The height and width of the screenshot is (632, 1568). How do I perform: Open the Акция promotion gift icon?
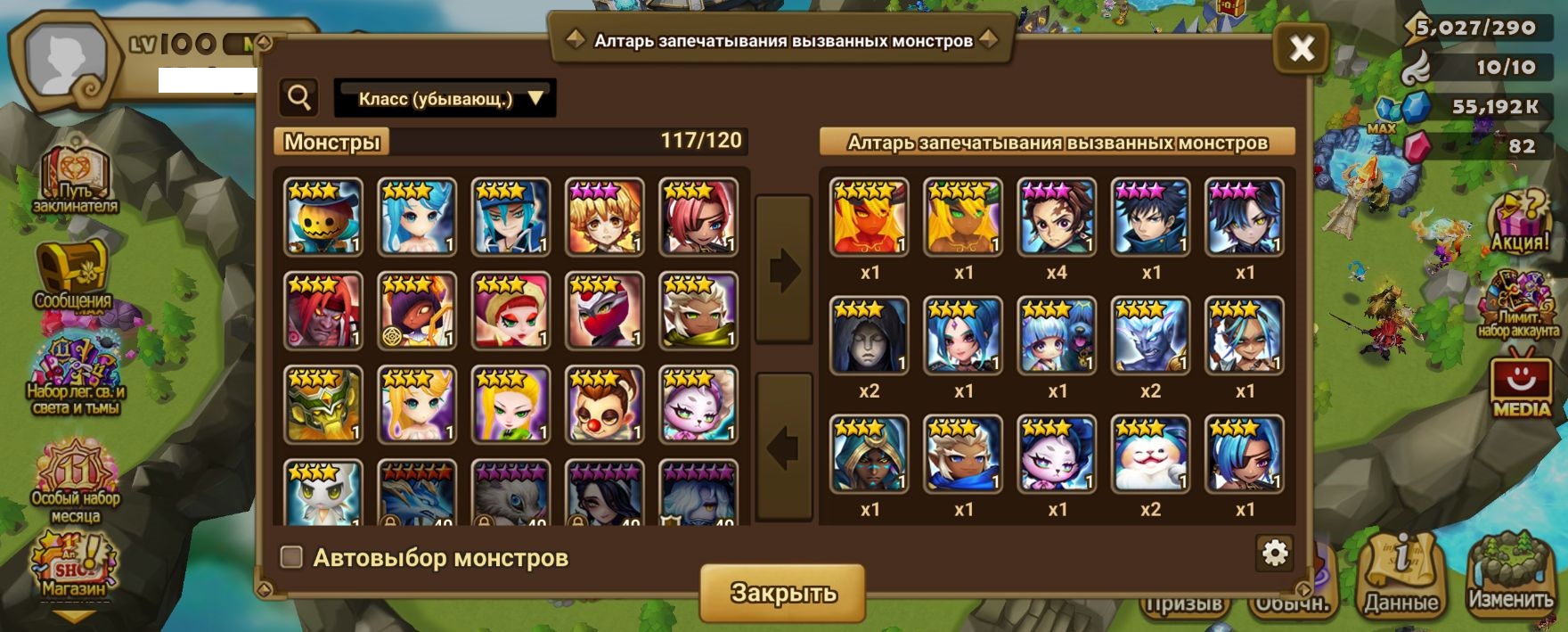tap(1521, 225)
